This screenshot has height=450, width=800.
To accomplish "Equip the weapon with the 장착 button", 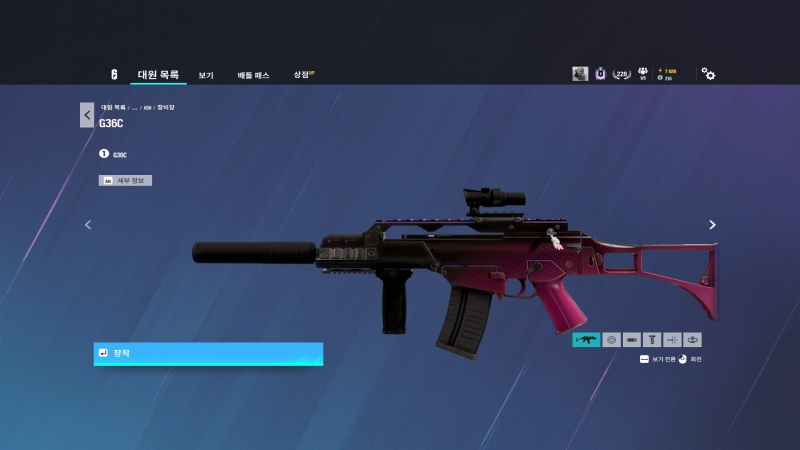I will [x=208, y=354].
